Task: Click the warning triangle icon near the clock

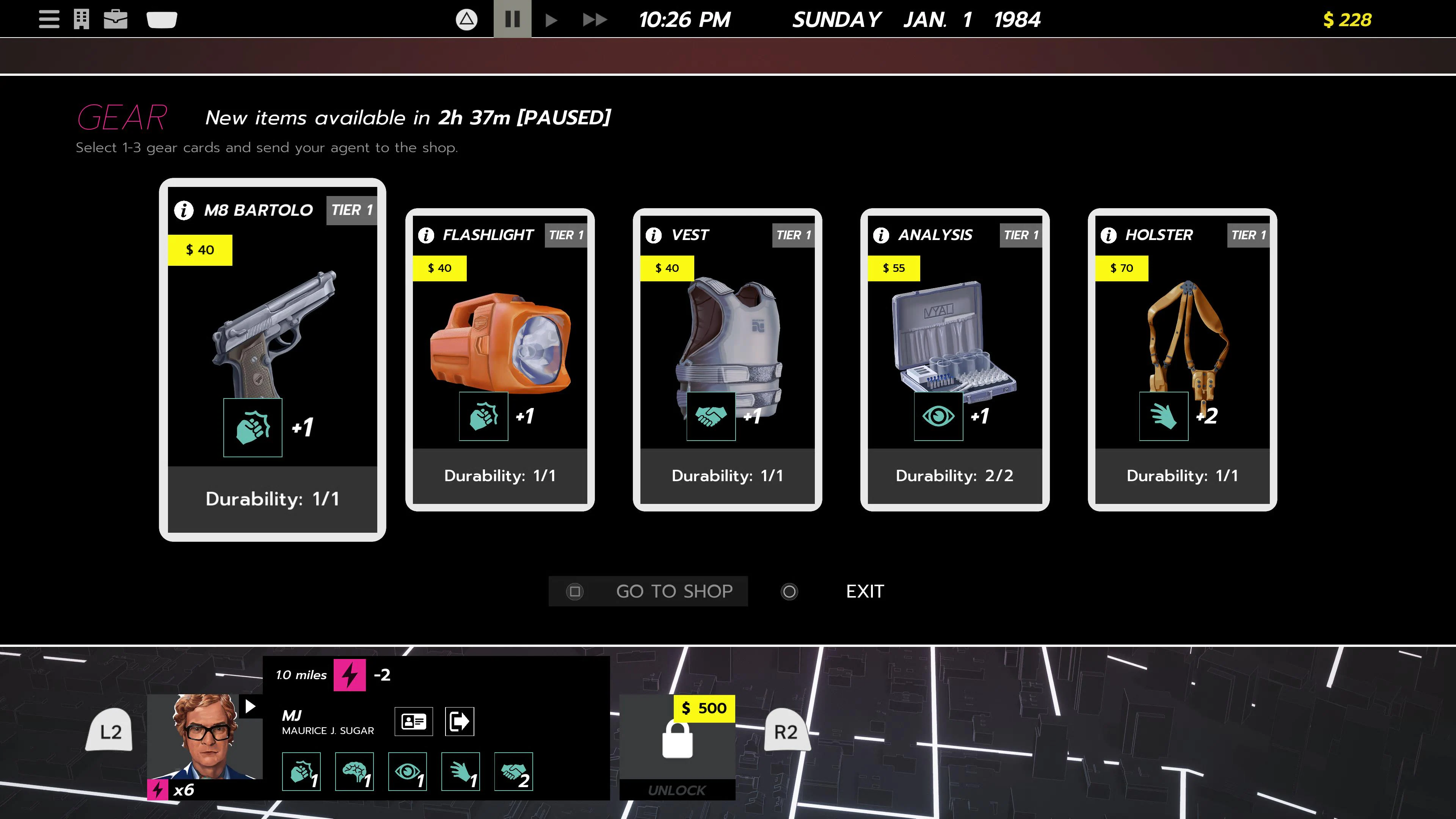Action: (467, 19)
